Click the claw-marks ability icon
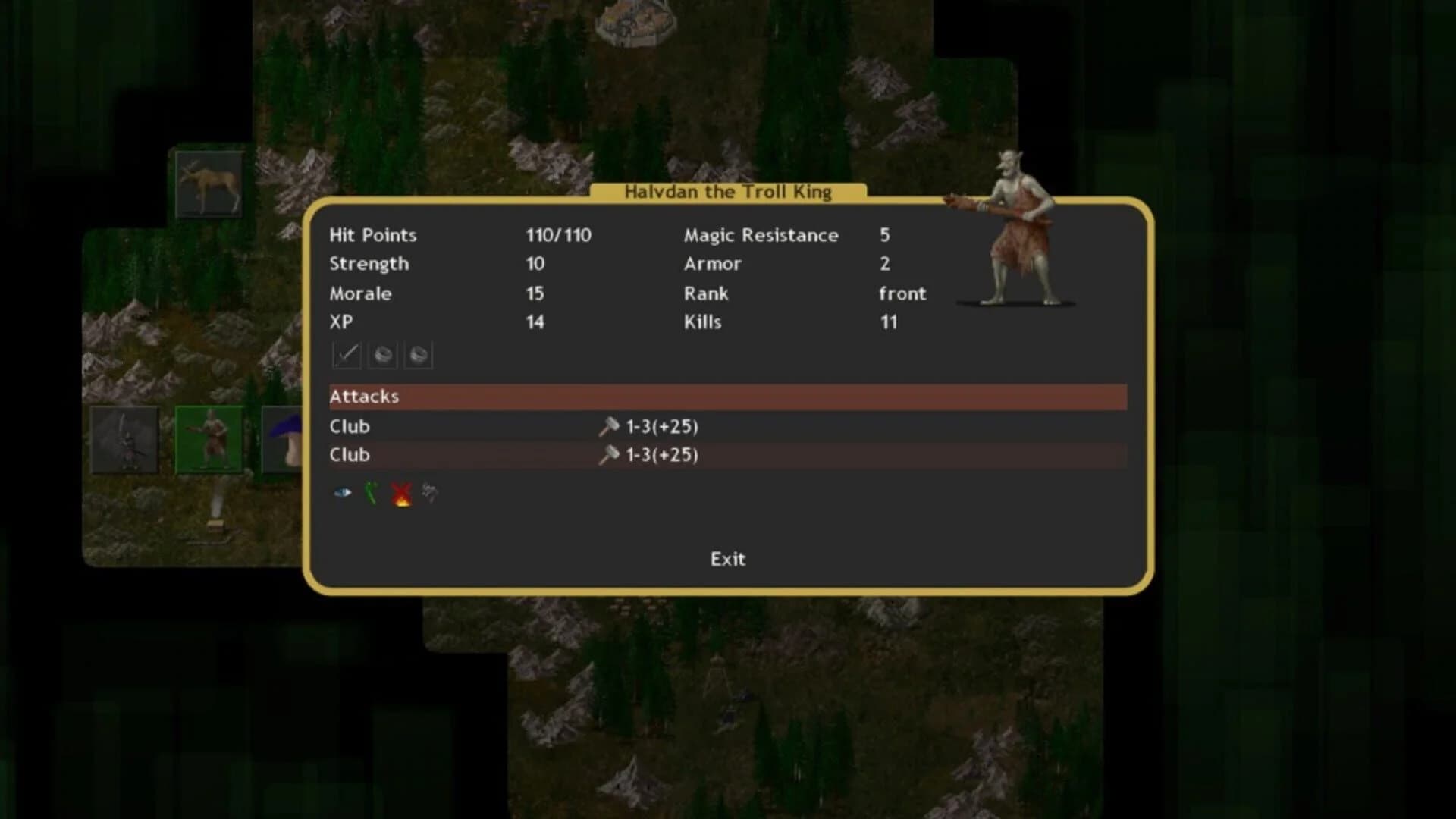This screenshot has width=1456, height=819. pyautogui.click(x=429, y=491)
